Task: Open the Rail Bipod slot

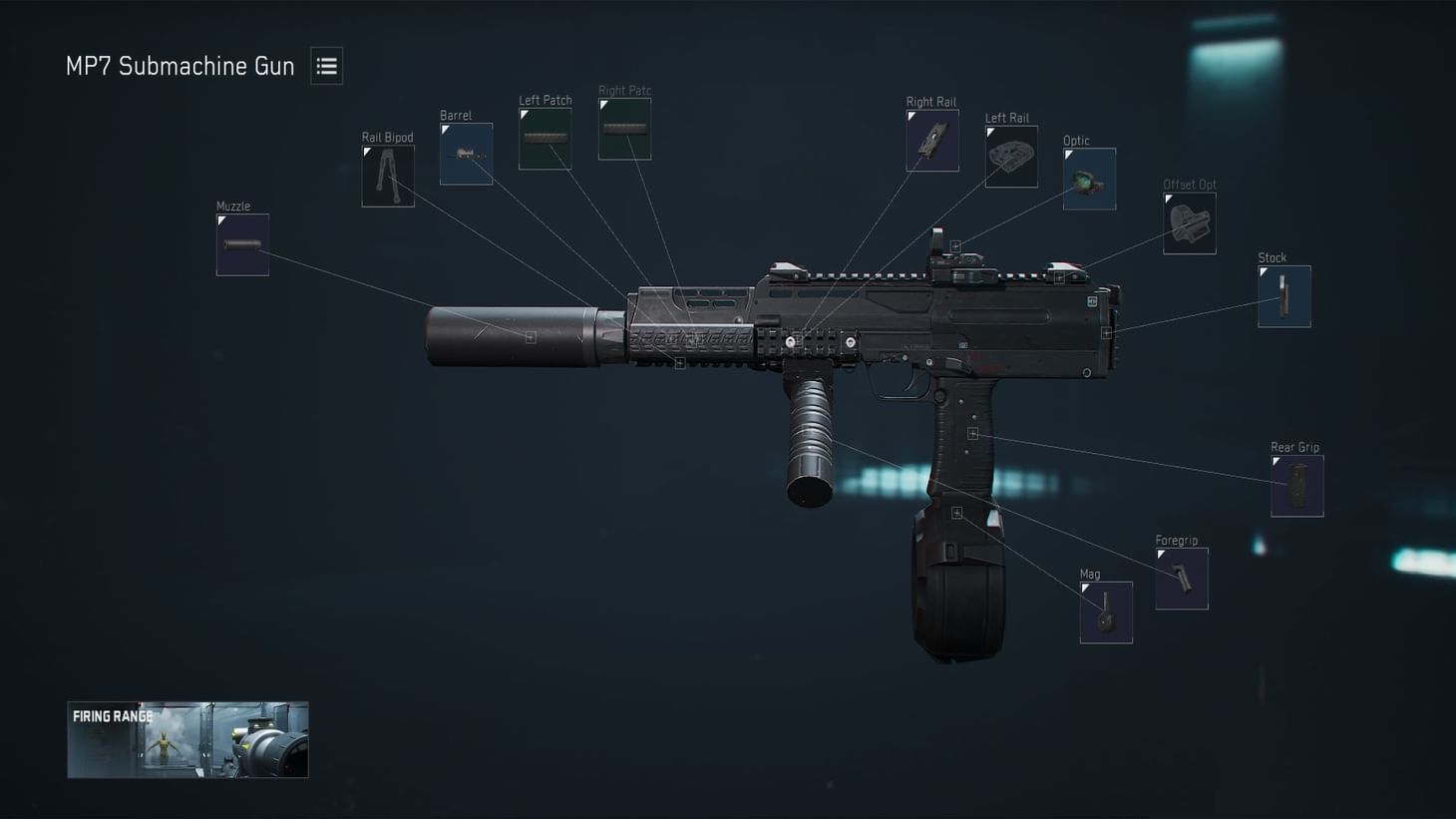Action: click(387, 176)
